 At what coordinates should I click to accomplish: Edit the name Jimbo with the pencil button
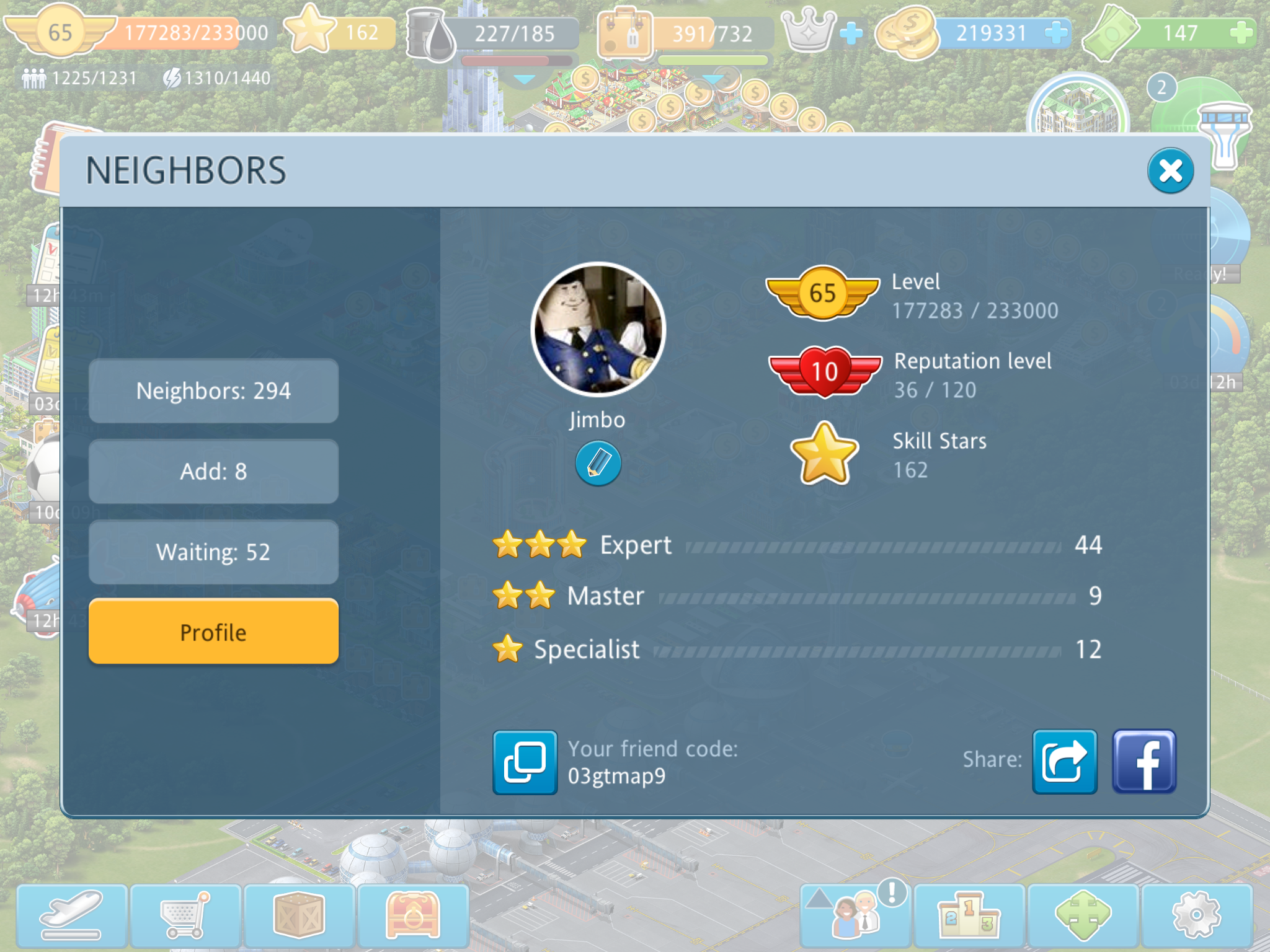pyautogui.click(x=598, y=463)
